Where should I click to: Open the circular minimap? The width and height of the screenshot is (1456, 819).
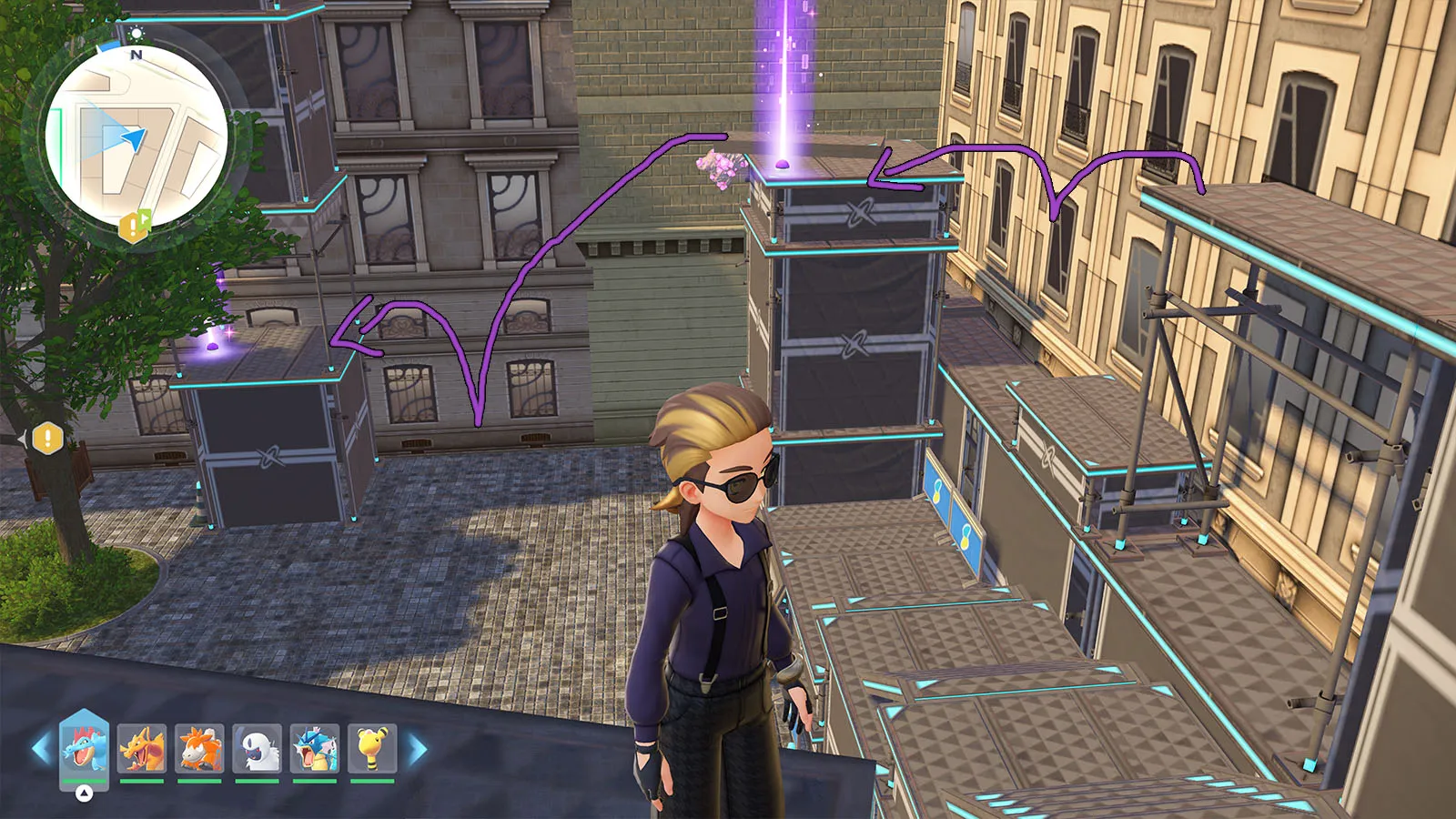pyautogui.click(x=136, y=136)
